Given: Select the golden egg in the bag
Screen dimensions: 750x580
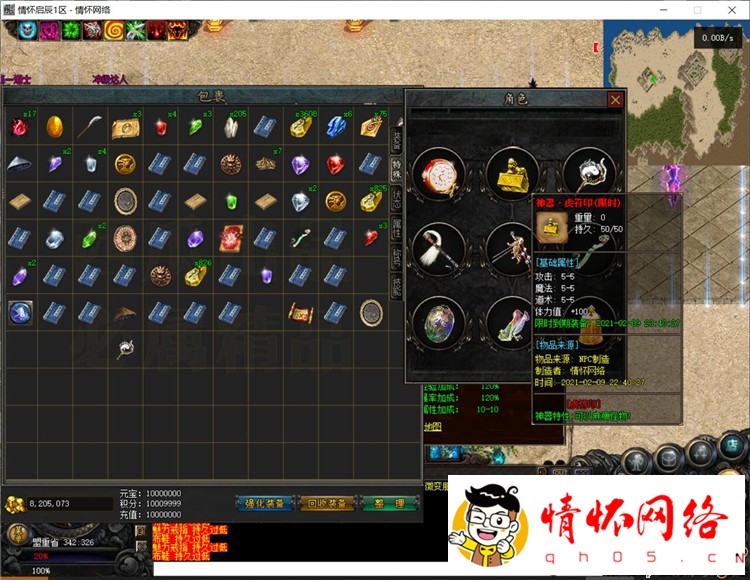Looking at the screenshot, I should point(56,127).
